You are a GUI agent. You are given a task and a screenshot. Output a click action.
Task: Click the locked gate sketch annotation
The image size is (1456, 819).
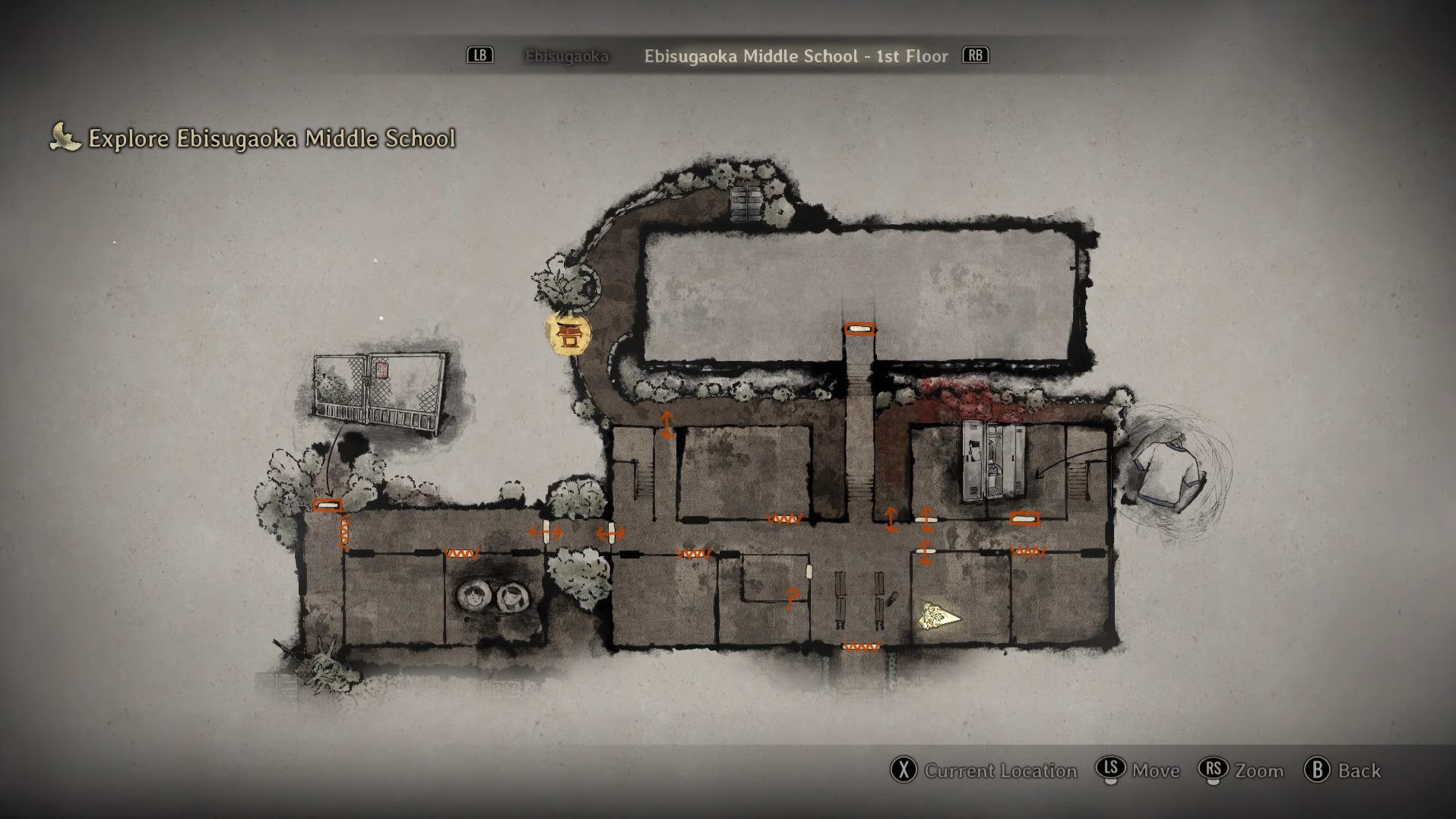[379, 392]
